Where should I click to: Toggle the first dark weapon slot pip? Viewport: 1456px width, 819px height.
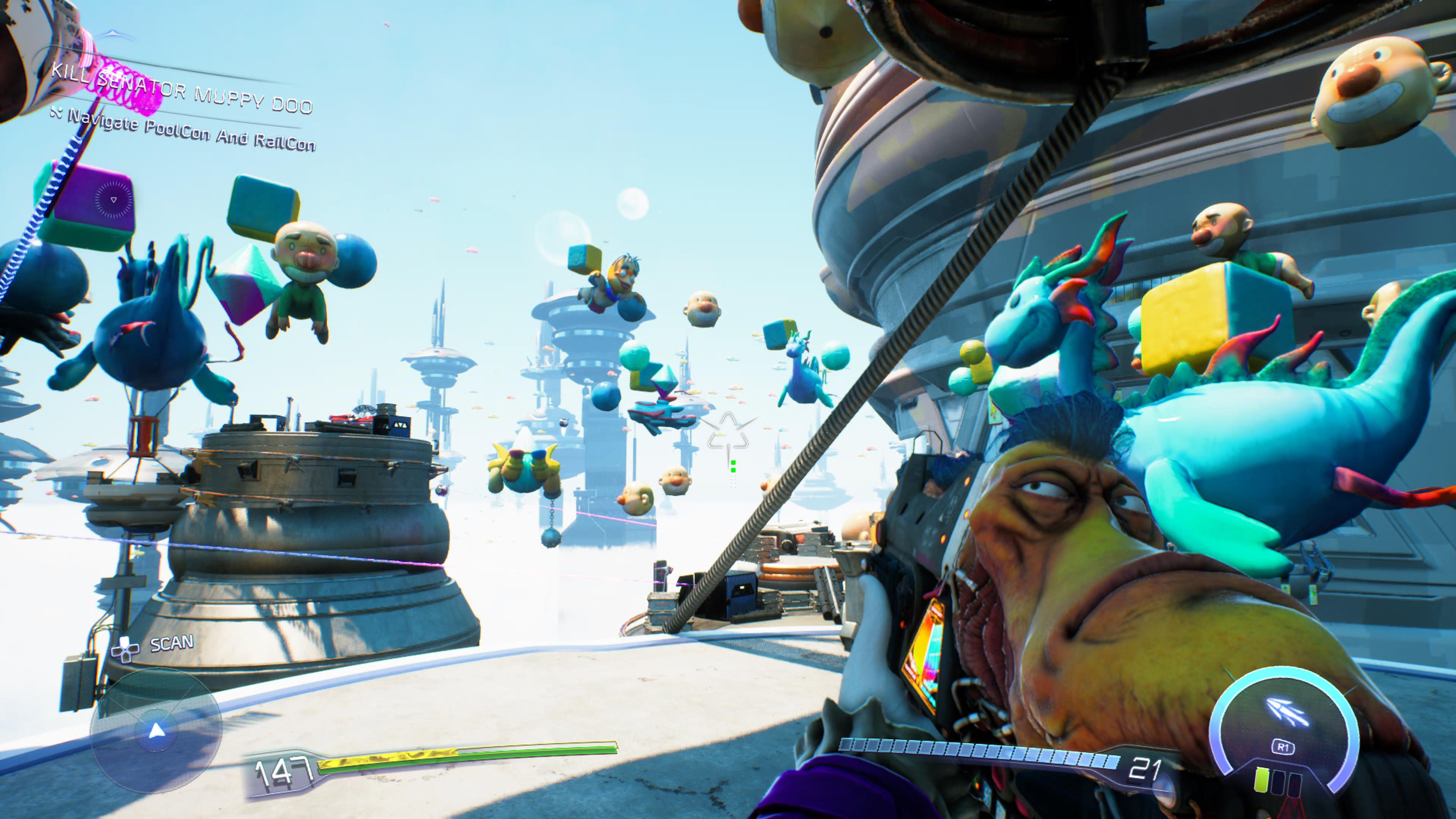coord(1279,782)
